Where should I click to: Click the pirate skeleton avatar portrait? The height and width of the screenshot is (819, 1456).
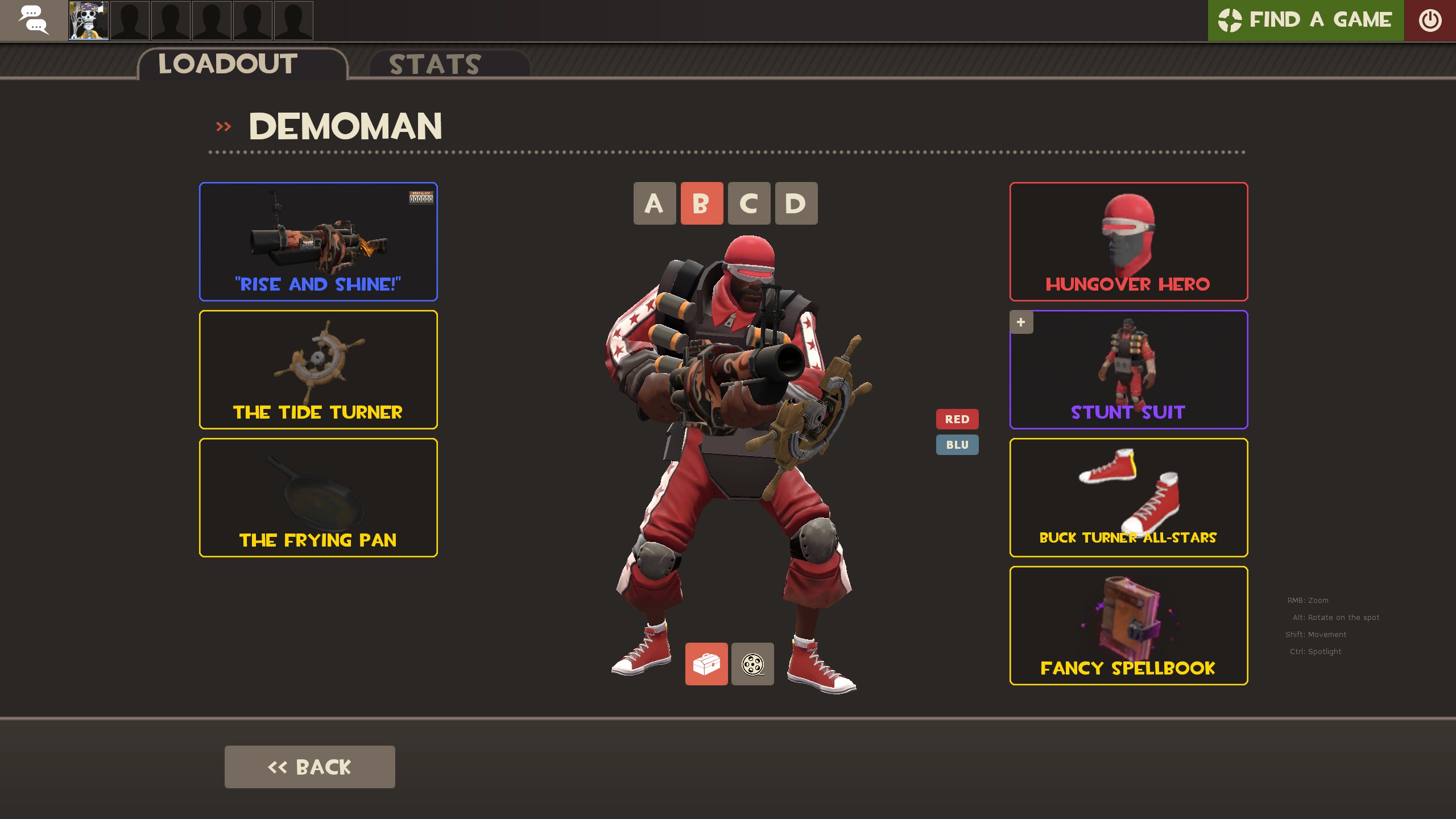(x=88, y=20)
